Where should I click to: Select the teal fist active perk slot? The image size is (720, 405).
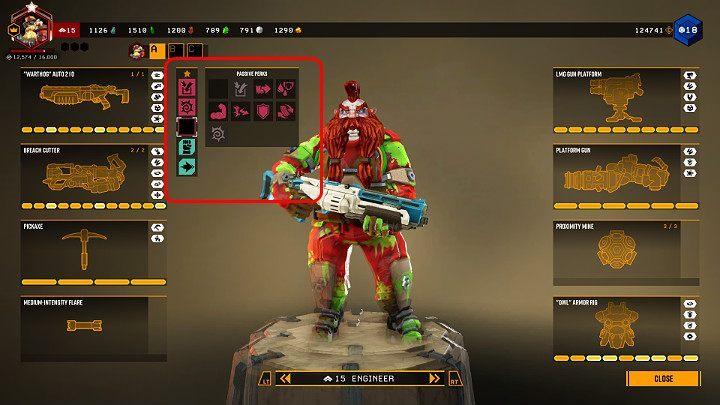[186, 148]
